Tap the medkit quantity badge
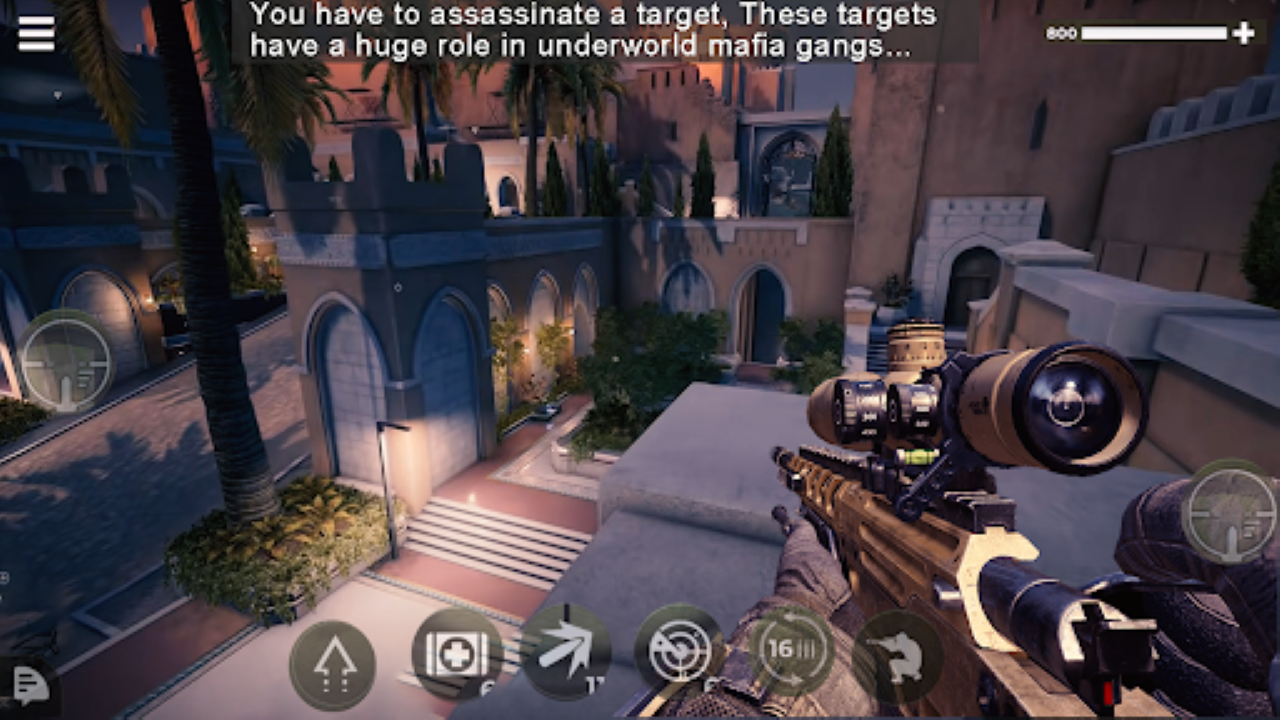Viewport: 1280px width, 720px height. point(483,686)
